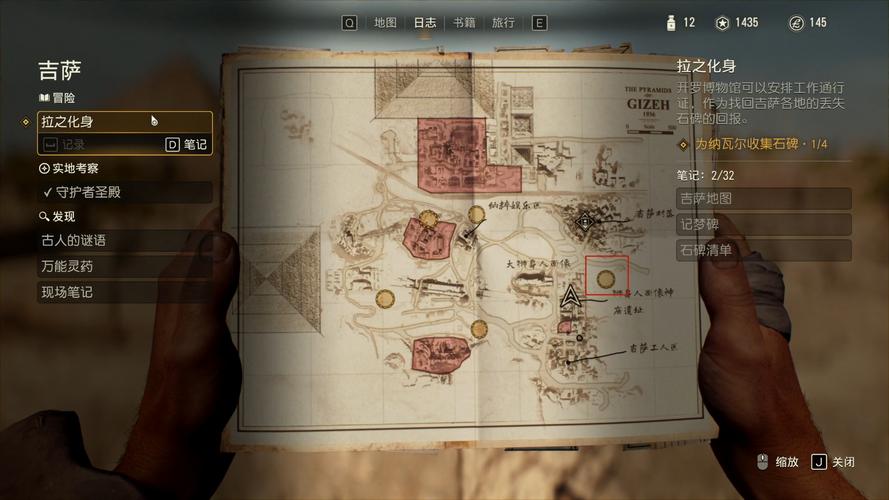Expand the 实地考察 category header
The width and height of the screenshot is (889, 500).
pos(68,169)
